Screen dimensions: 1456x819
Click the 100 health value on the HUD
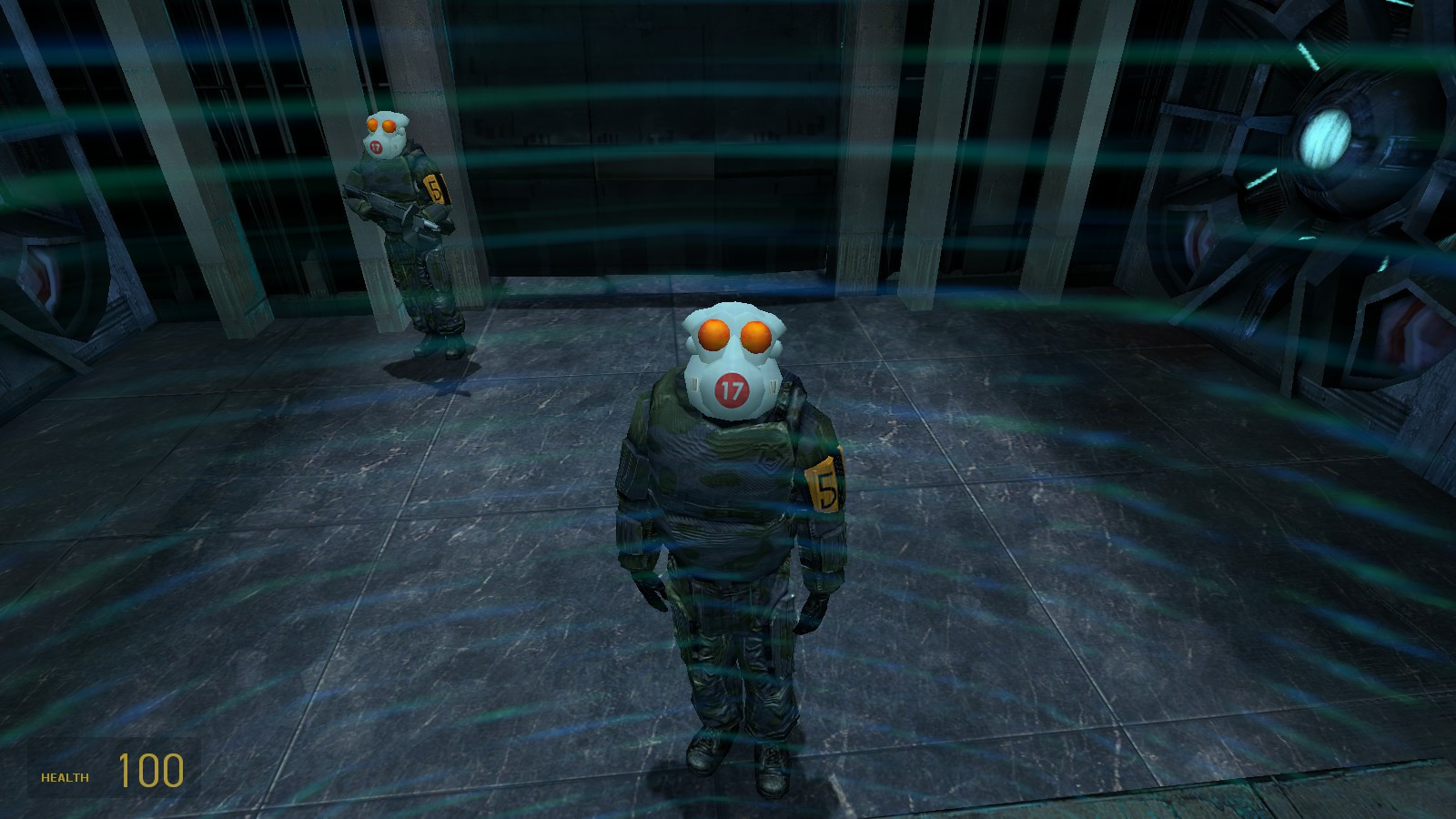tap(151, 772)
